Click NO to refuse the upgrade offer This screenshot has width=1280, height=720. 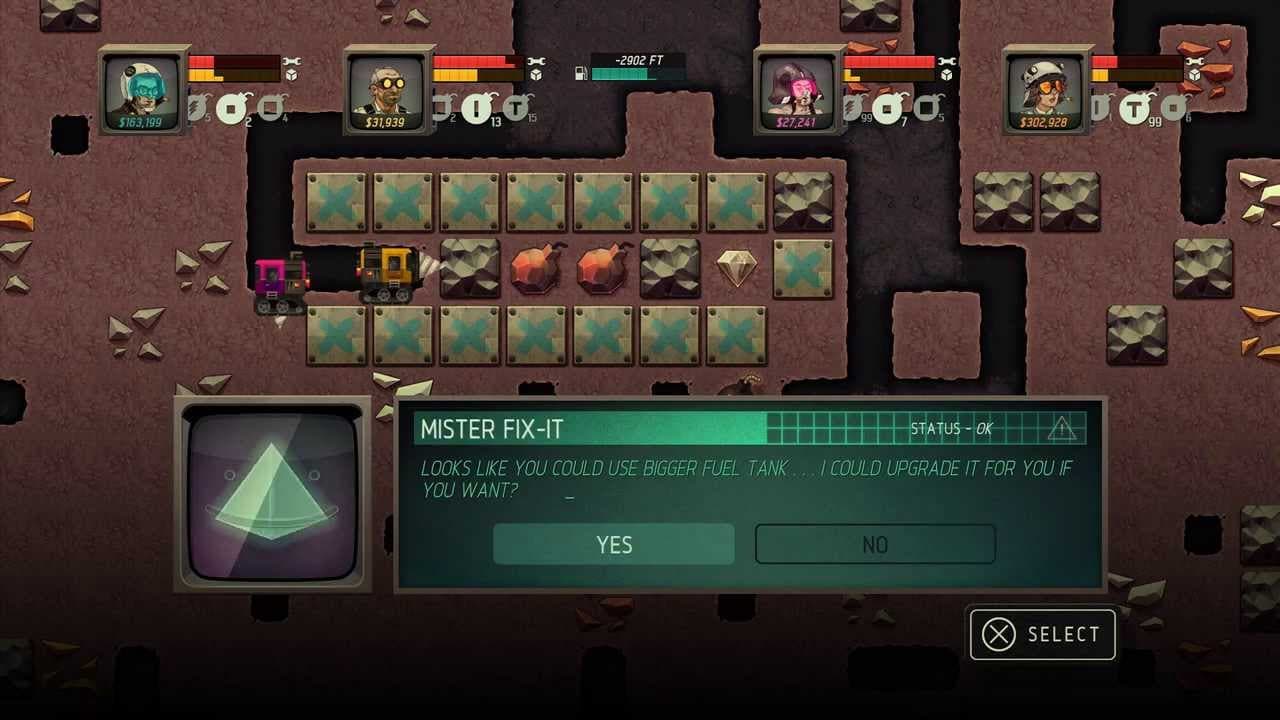tap(875, 544)
